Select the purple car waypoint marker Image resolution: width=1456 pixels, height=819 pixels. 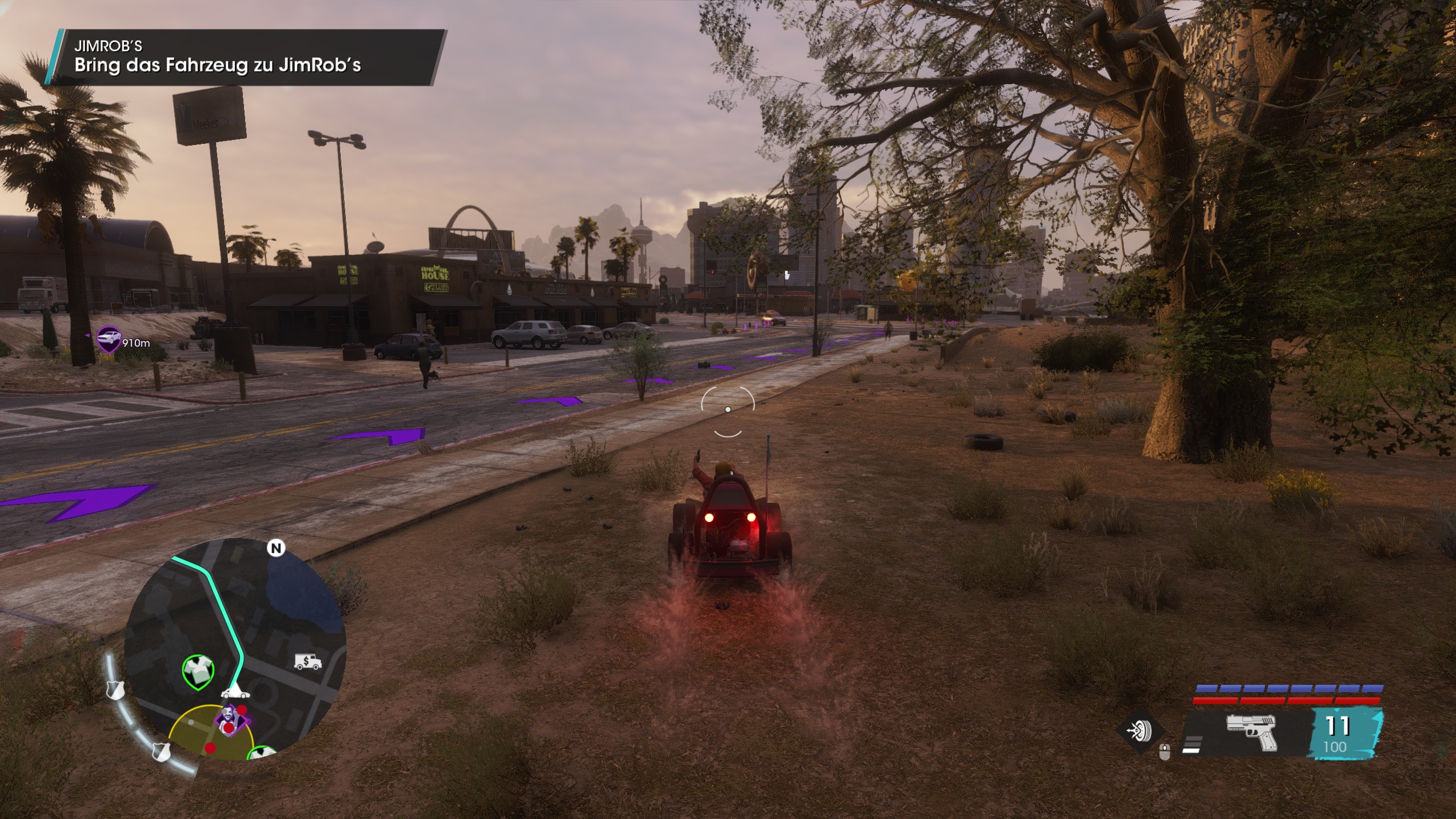pos(108,338)
